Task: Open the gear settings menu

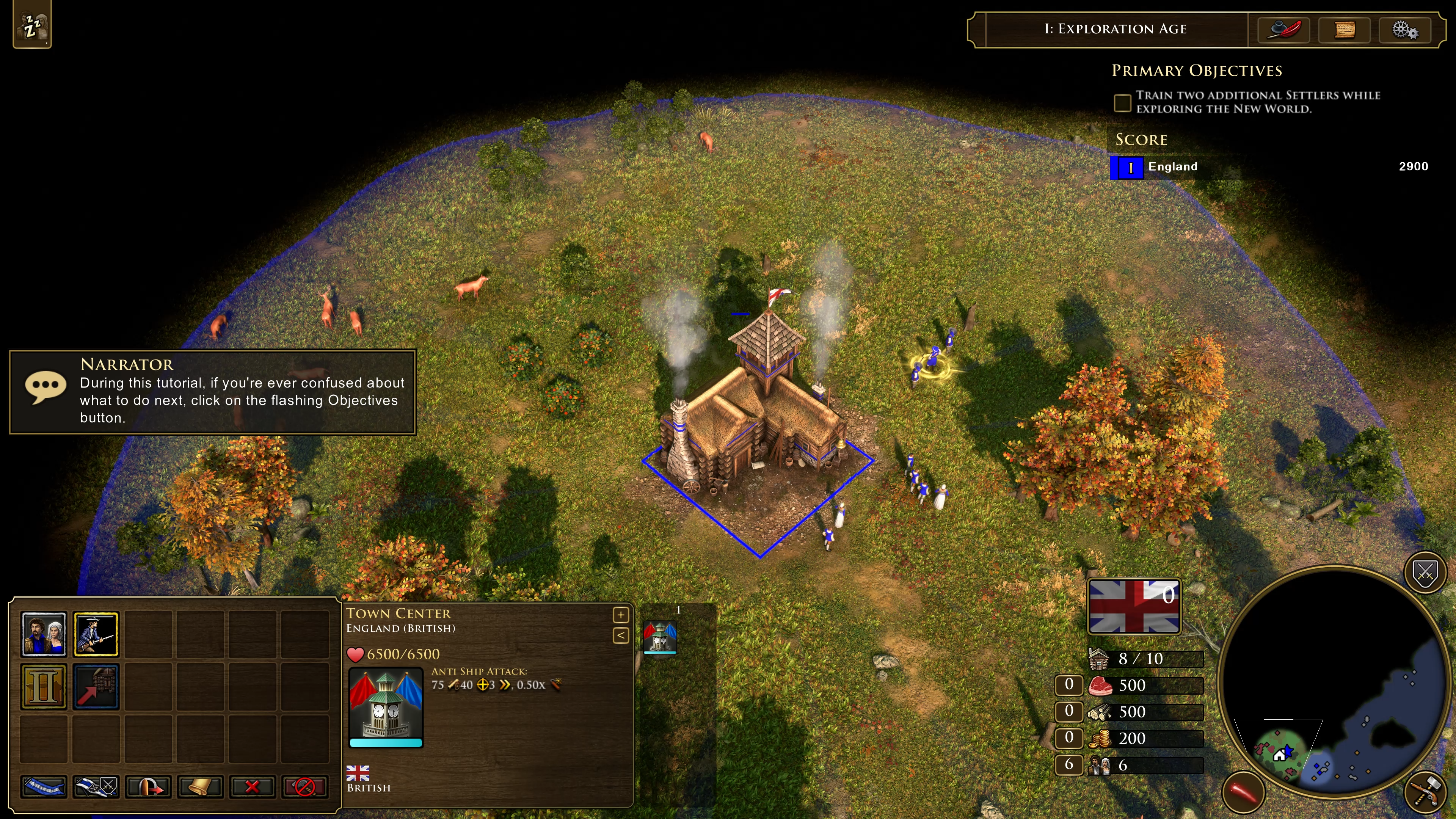Action: click(1404, 30)
